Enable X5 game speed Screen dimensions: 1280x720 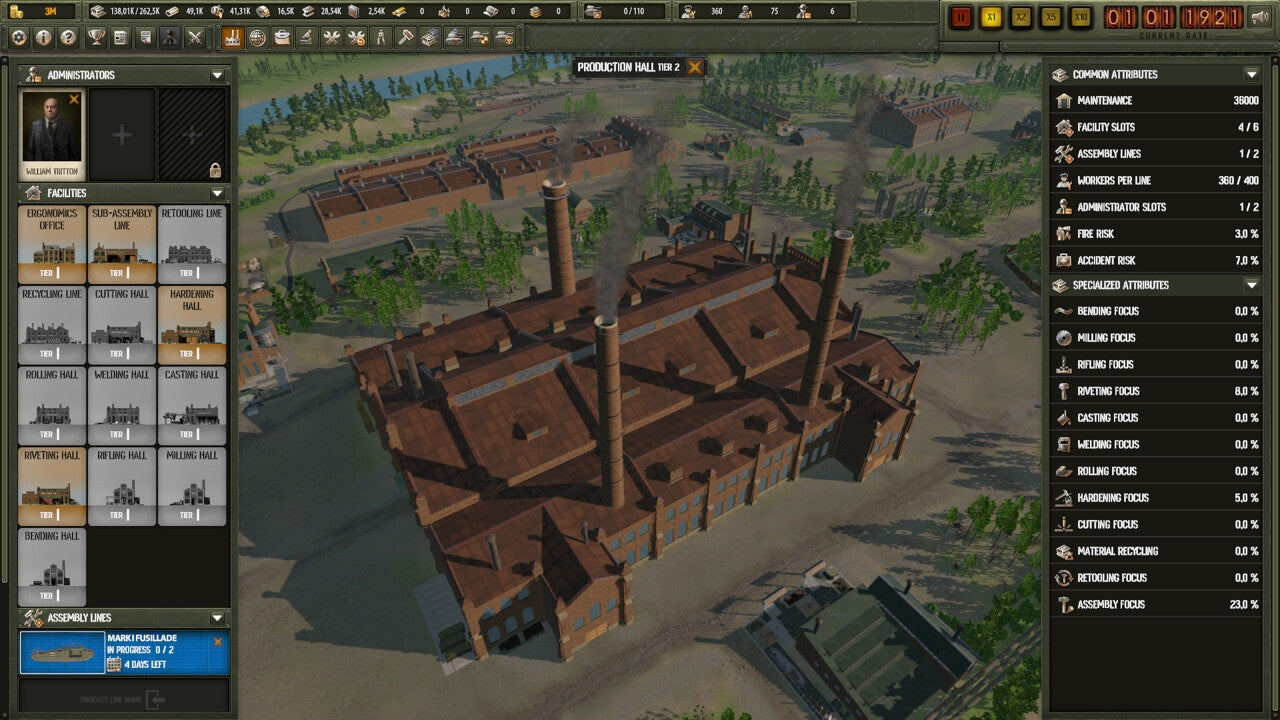(1050, 16)
